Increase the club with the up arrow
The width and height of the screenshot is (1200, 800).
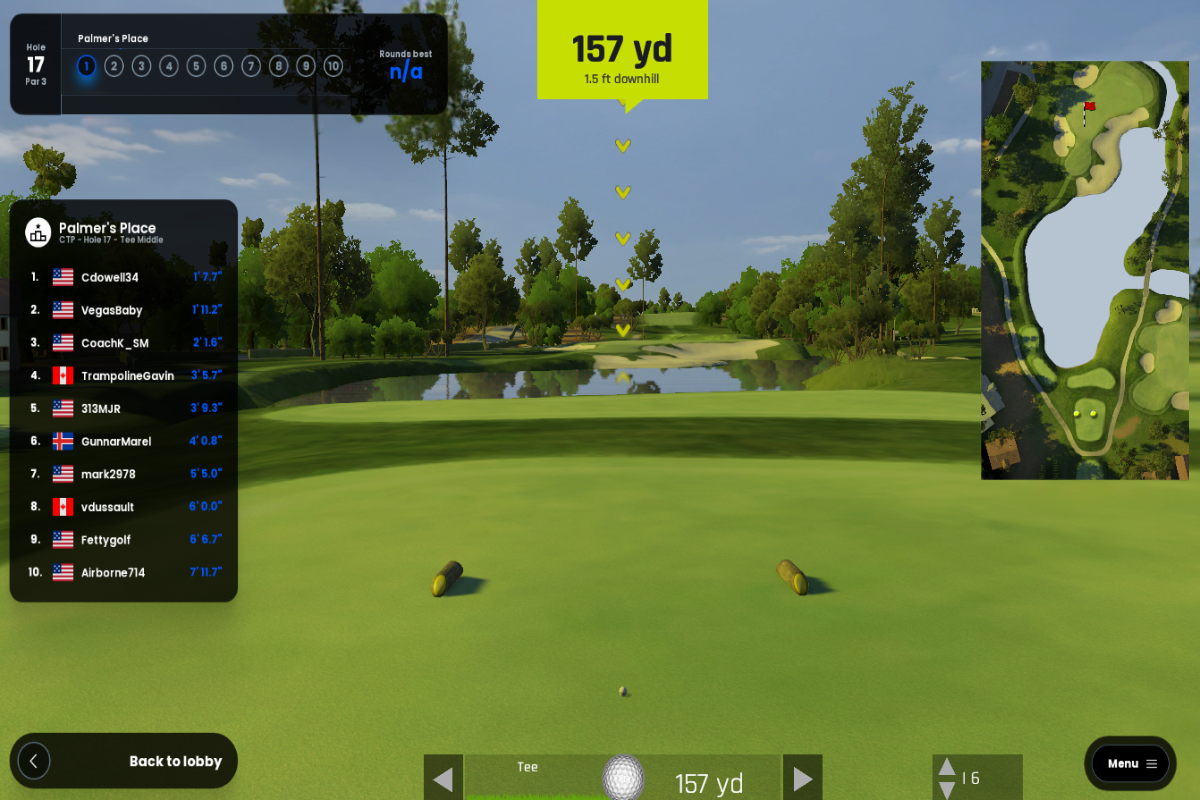click(946, 768)
